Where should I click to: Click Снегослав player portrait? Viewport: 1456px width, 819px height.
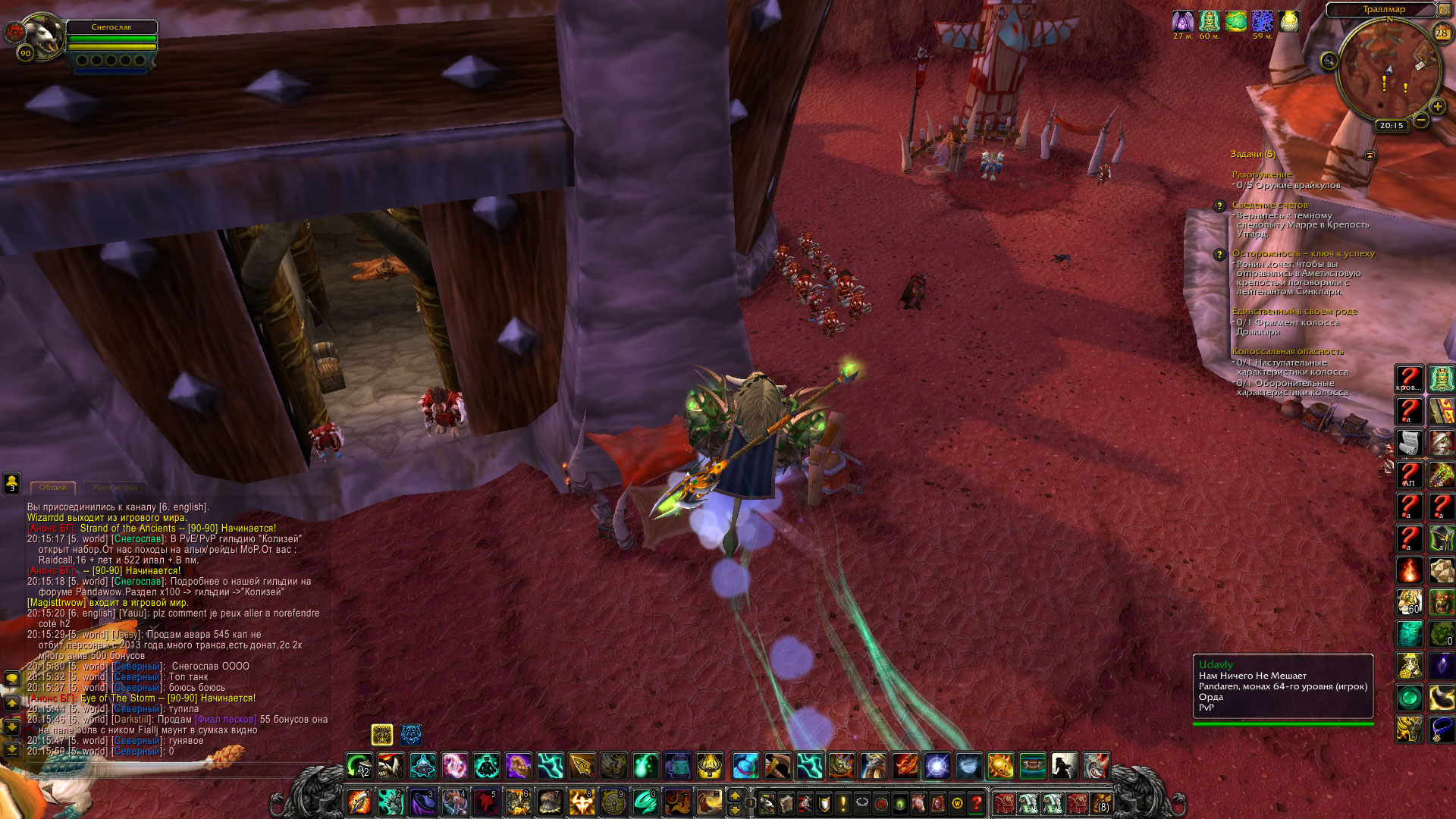click(x=42, y=36)
